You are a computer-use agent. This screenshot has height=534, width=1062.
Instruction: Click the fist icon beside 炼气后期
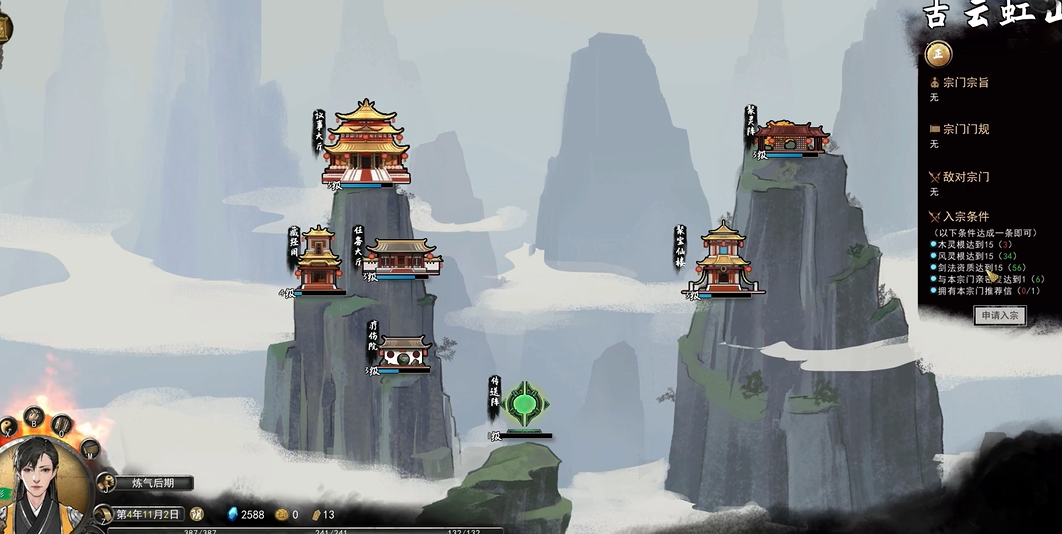(x=106, y=483)
